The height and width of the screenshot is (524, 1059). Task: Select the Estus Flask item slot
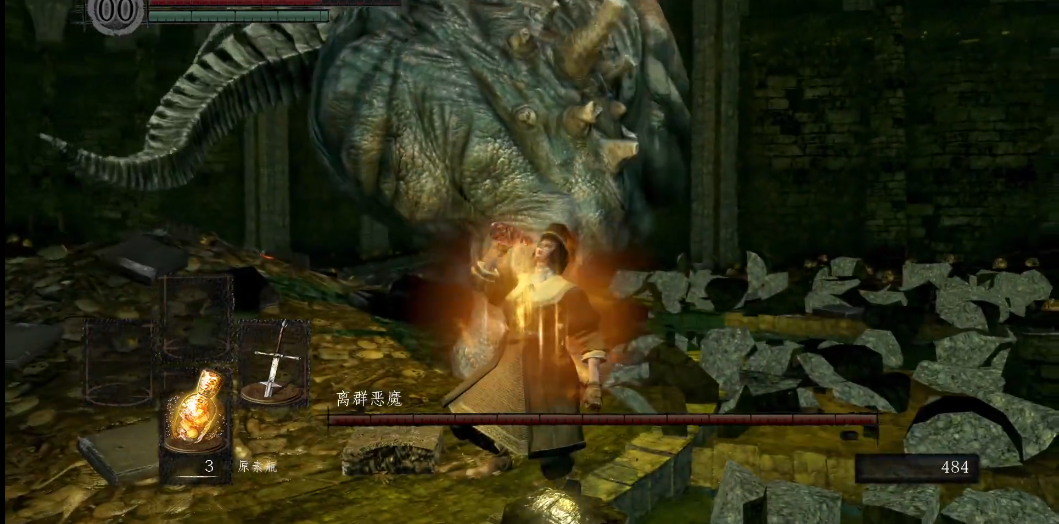point(195,418)
